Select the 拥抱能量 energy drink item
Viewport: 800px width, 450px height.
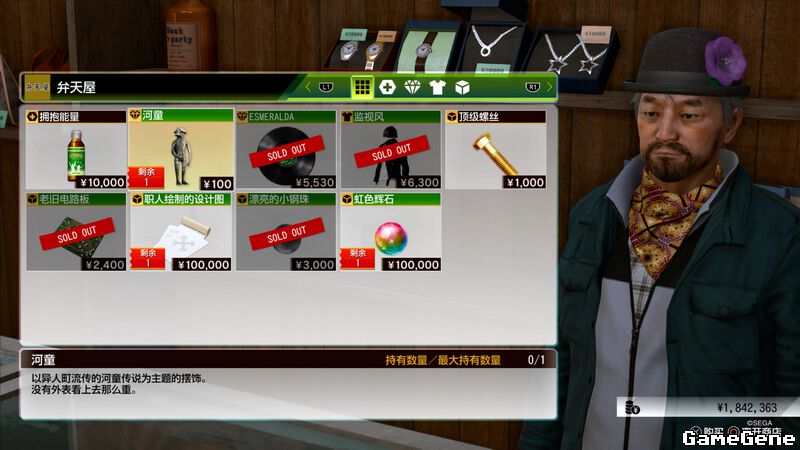[76, 150]
